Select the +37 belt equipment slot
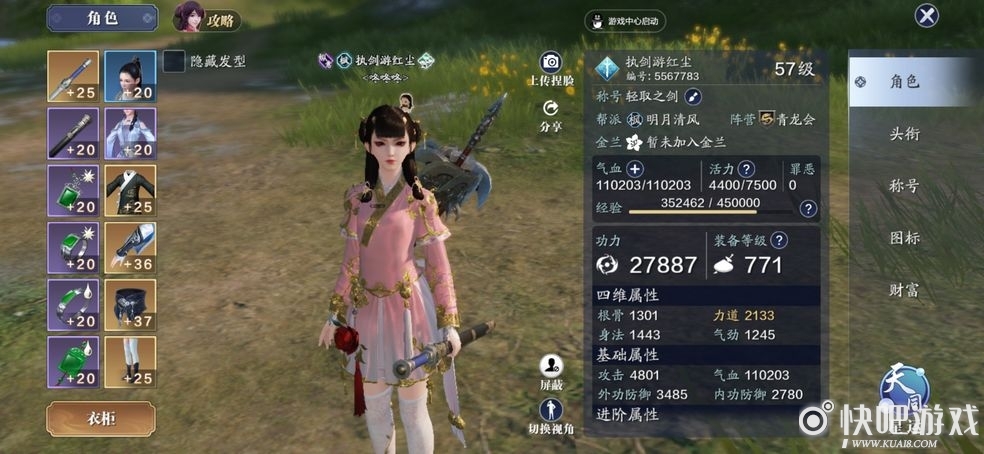 (x=130, y=305)
